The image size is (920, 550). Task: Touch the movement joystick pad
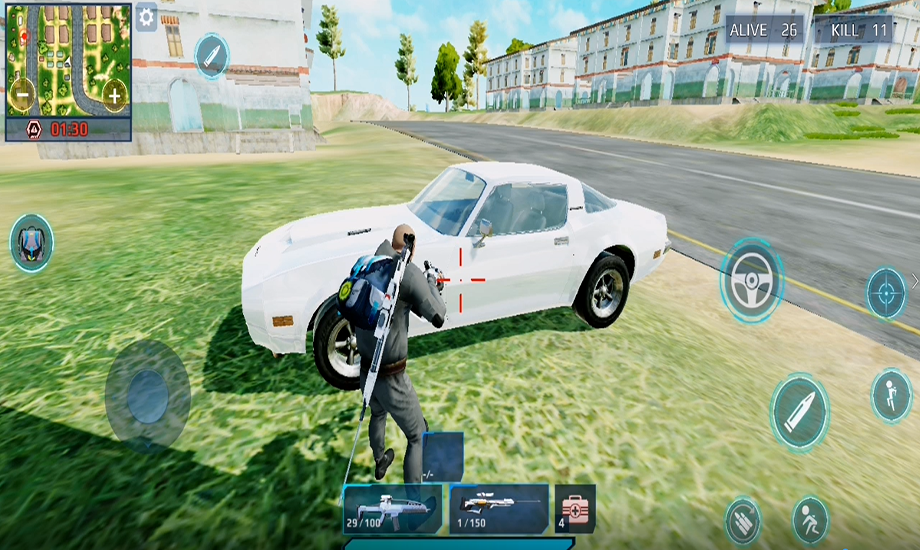(x=147, y=395)
